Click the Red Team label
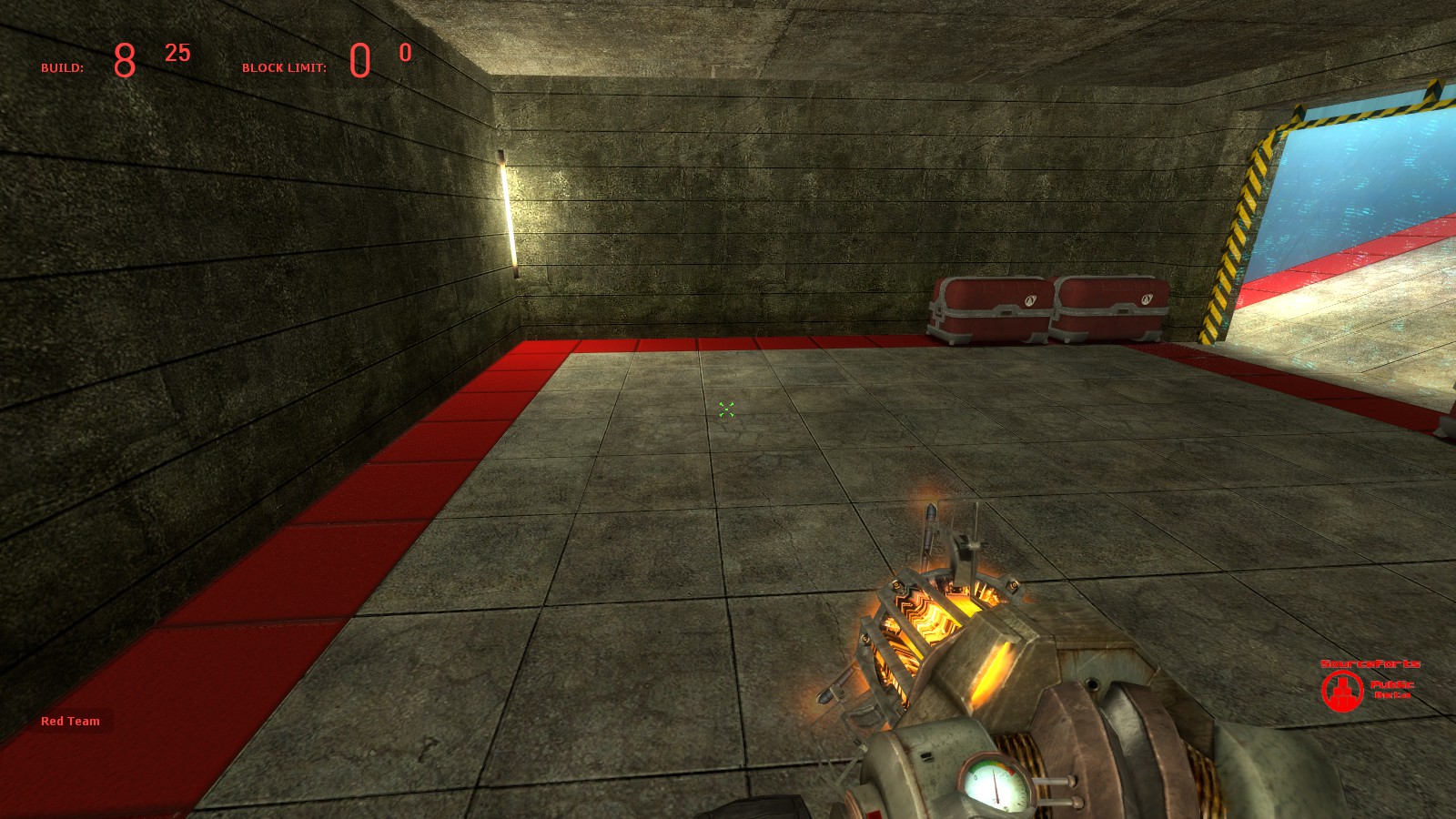Image resolution: width=1456 pixels, height=819 pixels. tap(70, 721)
